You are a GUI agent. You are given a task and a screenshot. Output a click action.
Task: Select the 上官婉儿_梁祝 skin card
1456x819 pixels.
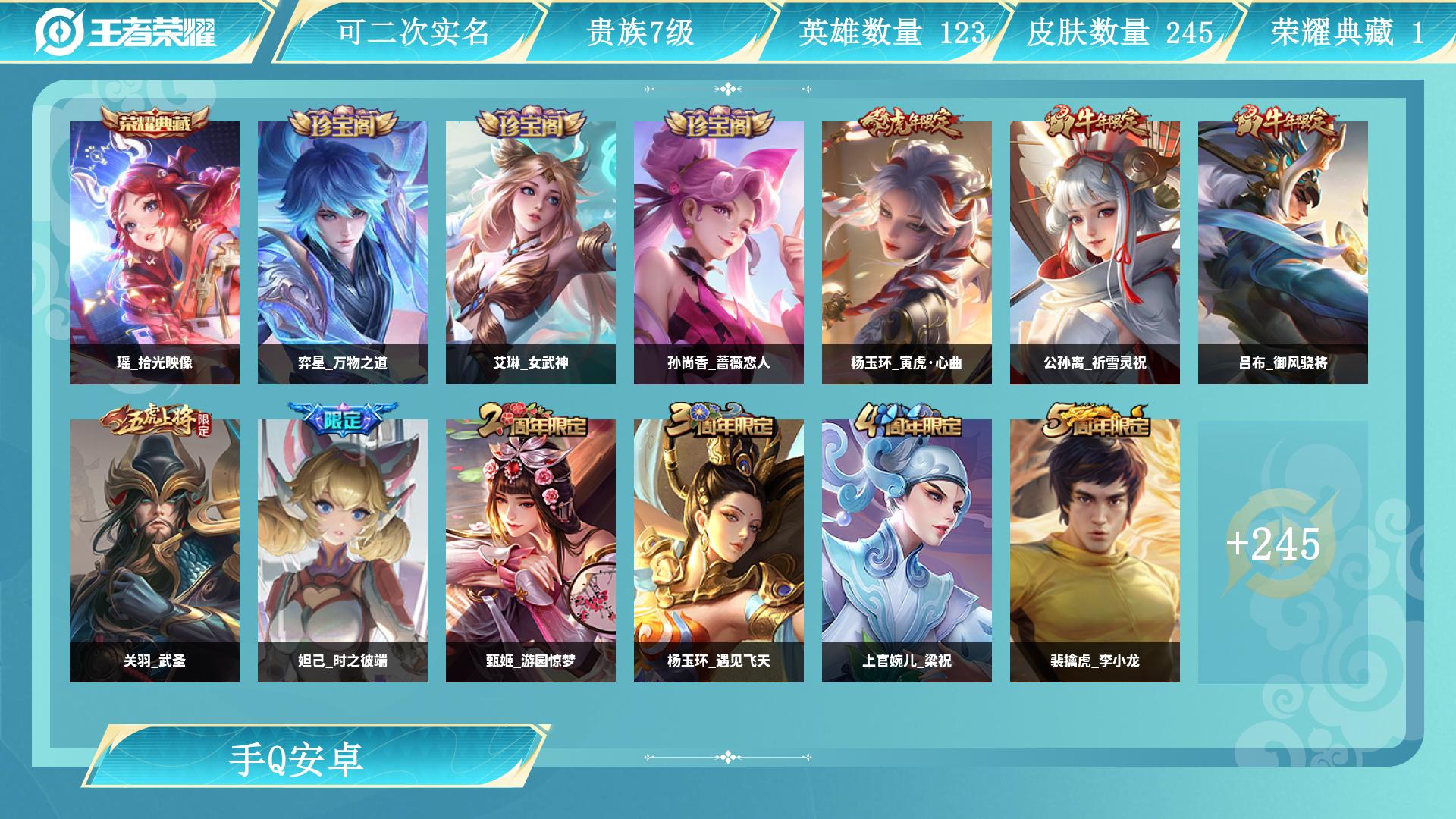(x=907, y=551)
